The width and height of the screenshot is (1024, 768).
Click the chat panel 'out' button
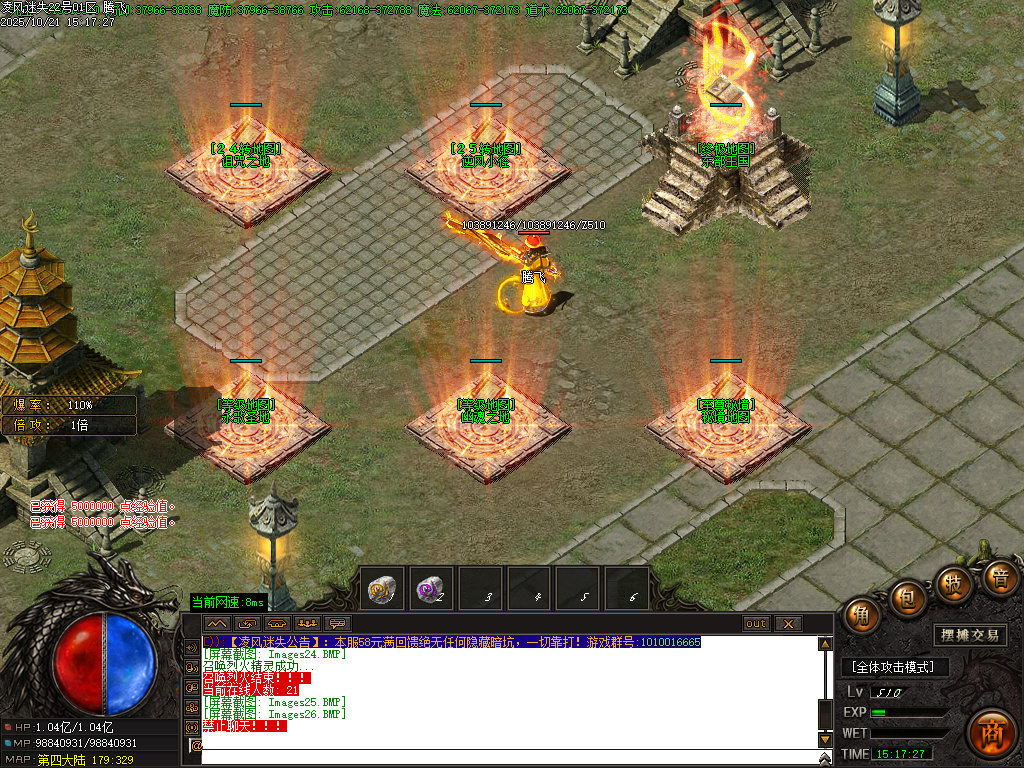[756, 624]
